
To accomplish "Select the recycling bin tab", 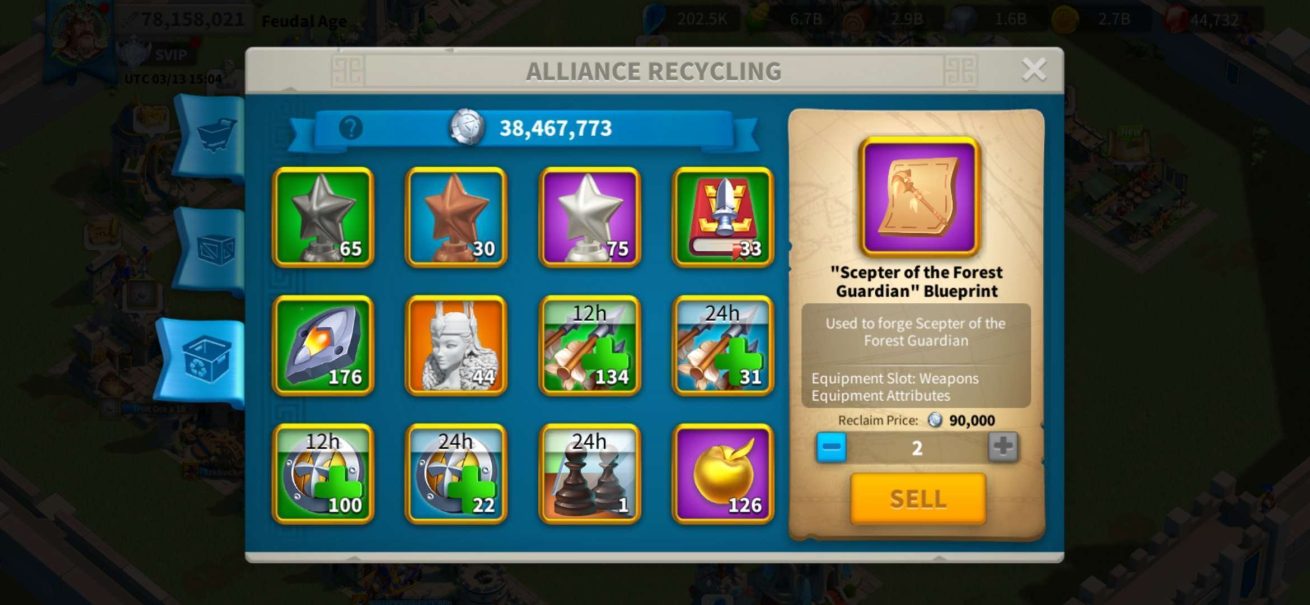I will coord(206,361).
